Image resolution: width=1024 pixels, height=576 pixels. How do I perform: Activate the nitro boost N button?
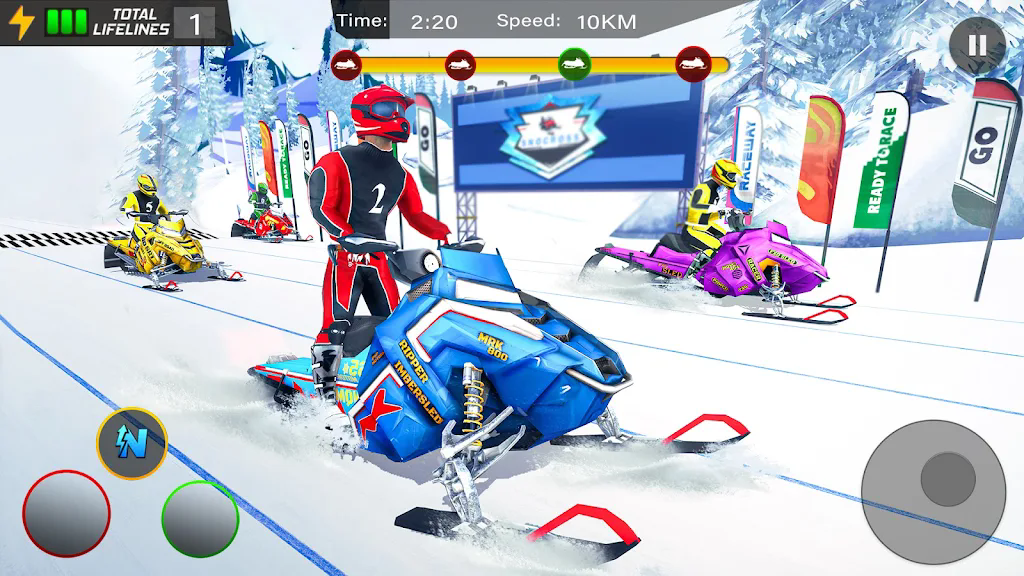click(x=131, y=443)
